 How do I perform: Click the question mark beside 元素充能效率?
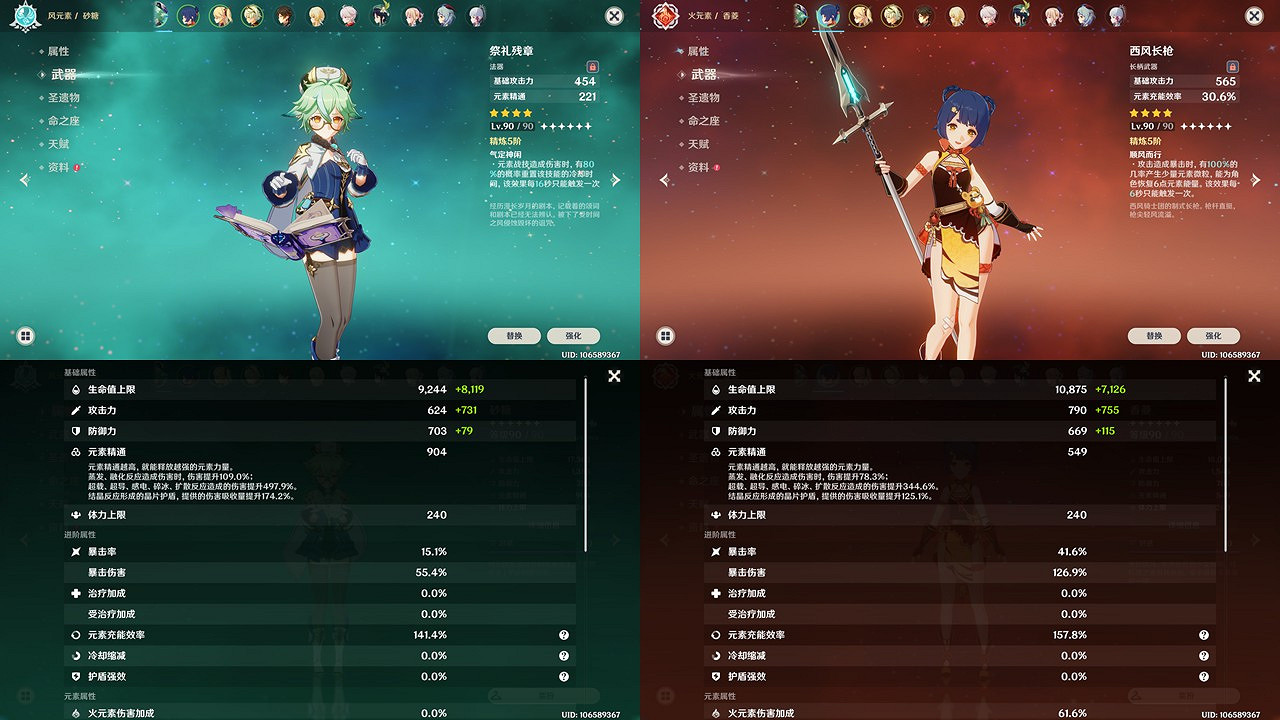coord(564,634)
